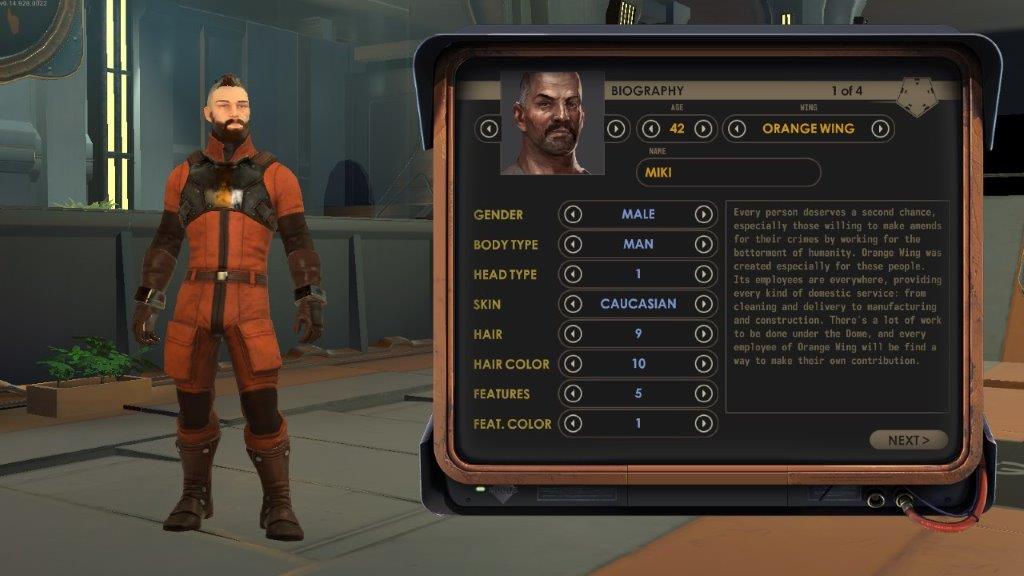Select the previous Body Type option
Image resolution: width=1024 pixels, height=576 pixels.
[x=573, y=244]
